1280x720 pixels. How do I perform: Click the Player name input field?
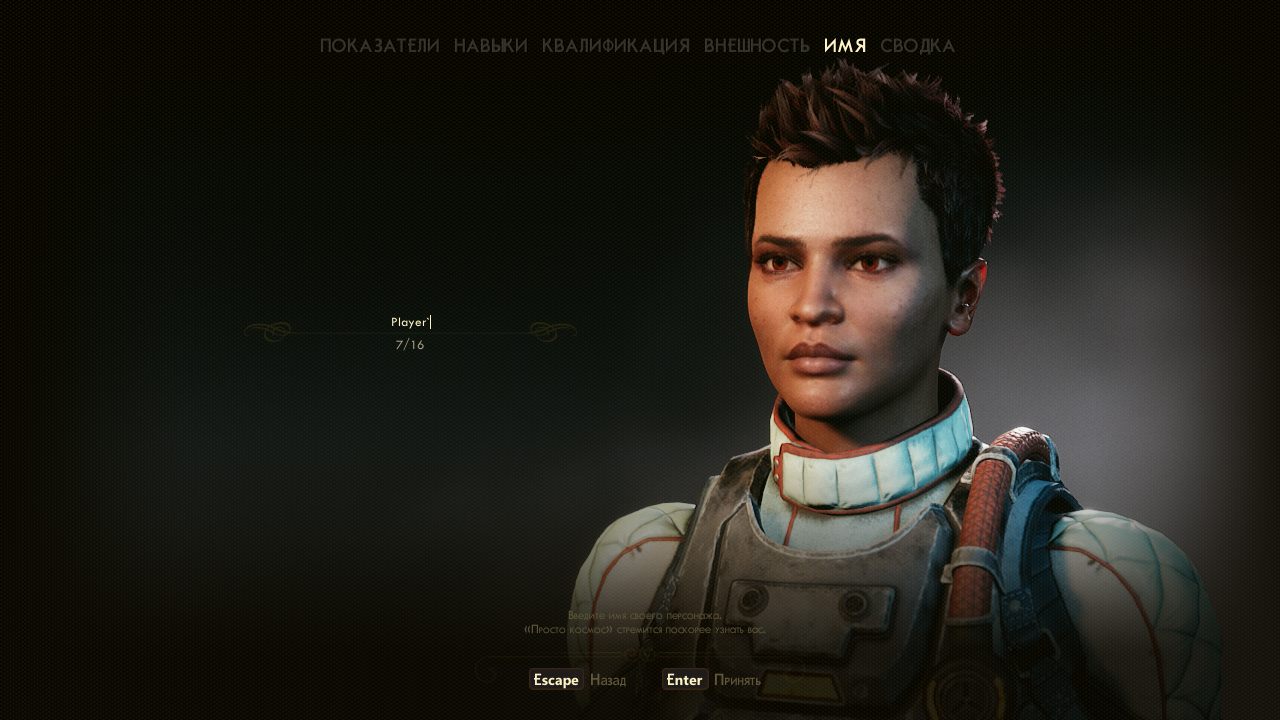410,322
